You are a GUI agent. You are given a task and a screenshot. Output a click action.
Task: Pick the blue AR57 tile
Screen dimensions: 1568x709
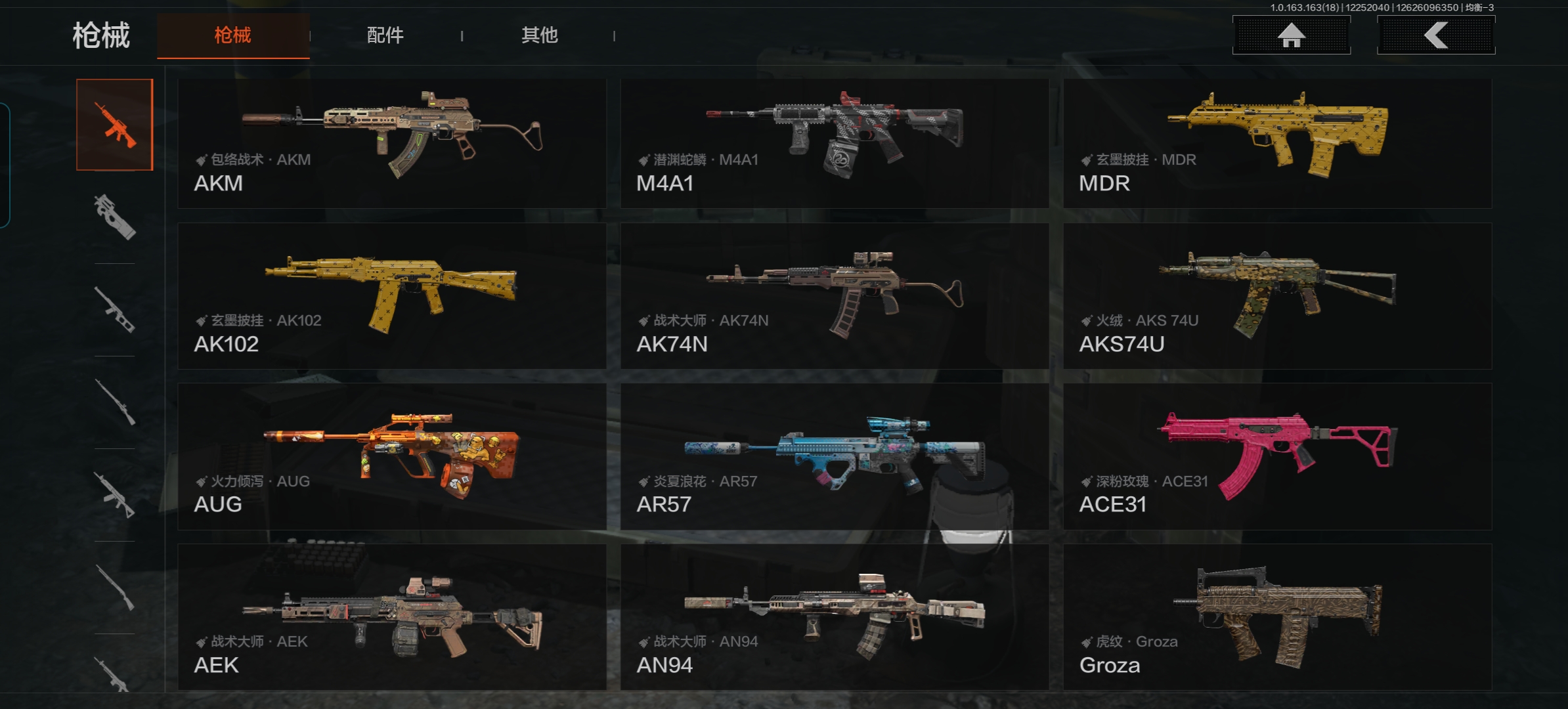[x=834, y=457]
